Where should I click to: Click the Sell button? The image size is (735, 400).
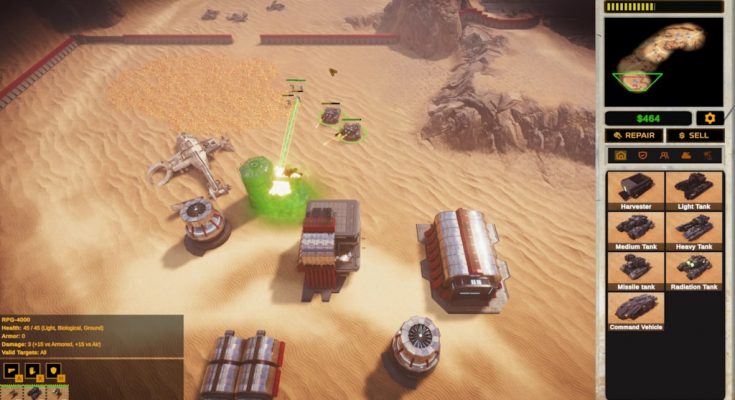click(x=694, y=135)
